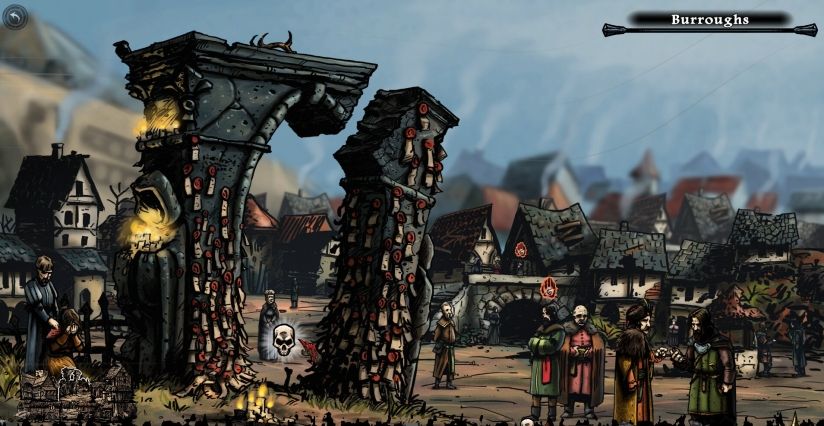
Task: Select the red swirl marker on the rooftop
Action: click(x=521, y=250)
